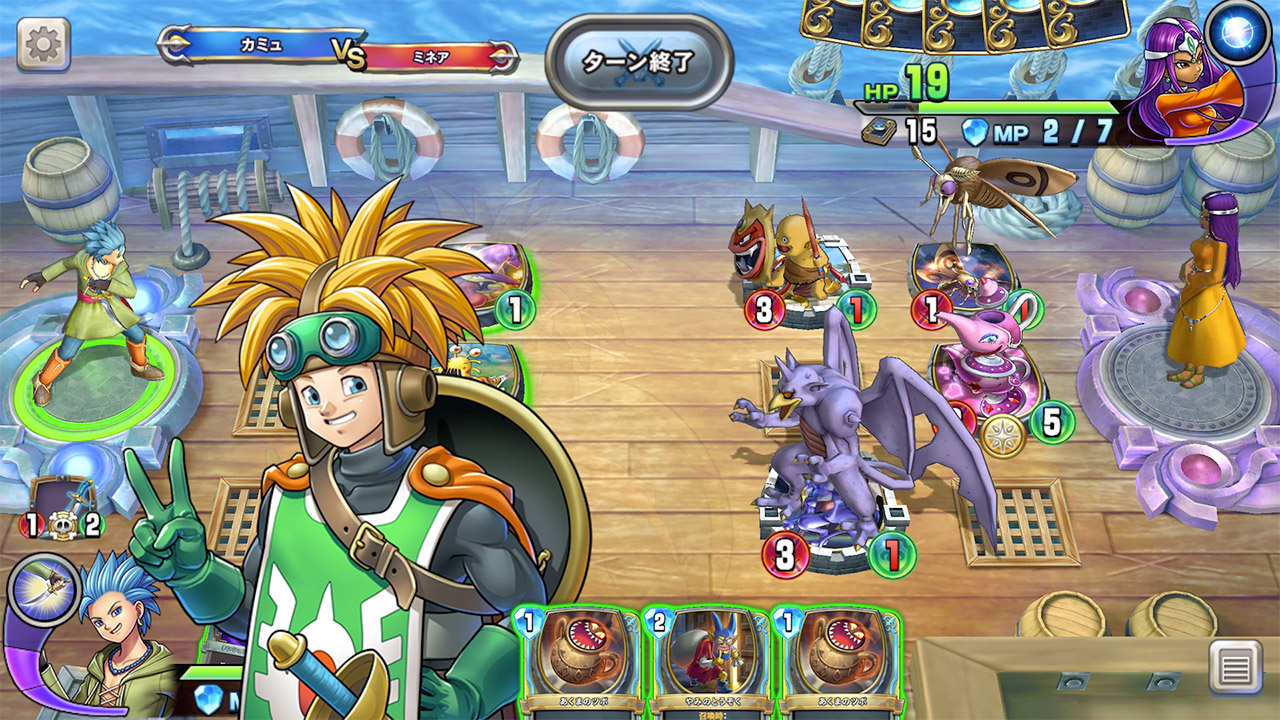End the turn with ターン終了
This screenshot has height=720, width=1280.
tap(639, 61)
